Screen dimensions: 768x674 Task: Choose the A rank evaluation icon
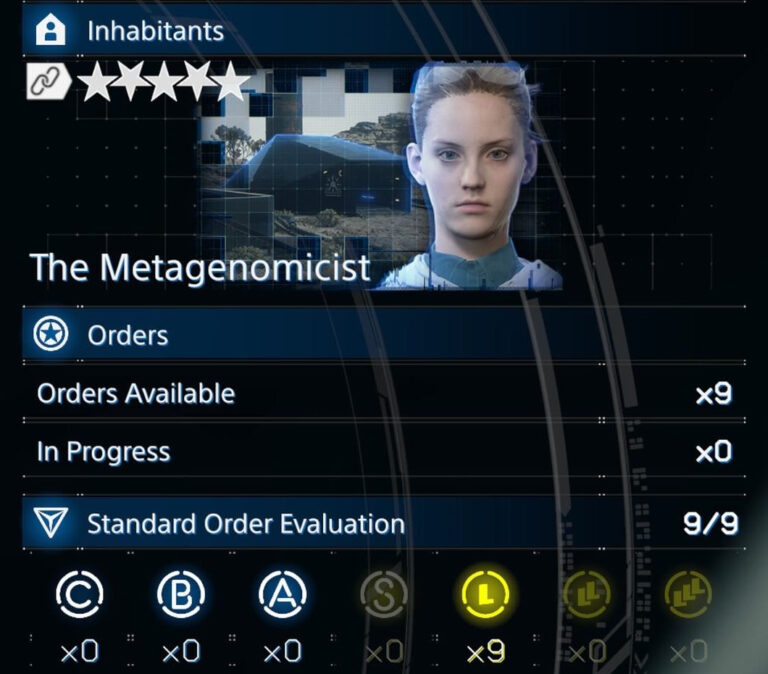[283, 595]
